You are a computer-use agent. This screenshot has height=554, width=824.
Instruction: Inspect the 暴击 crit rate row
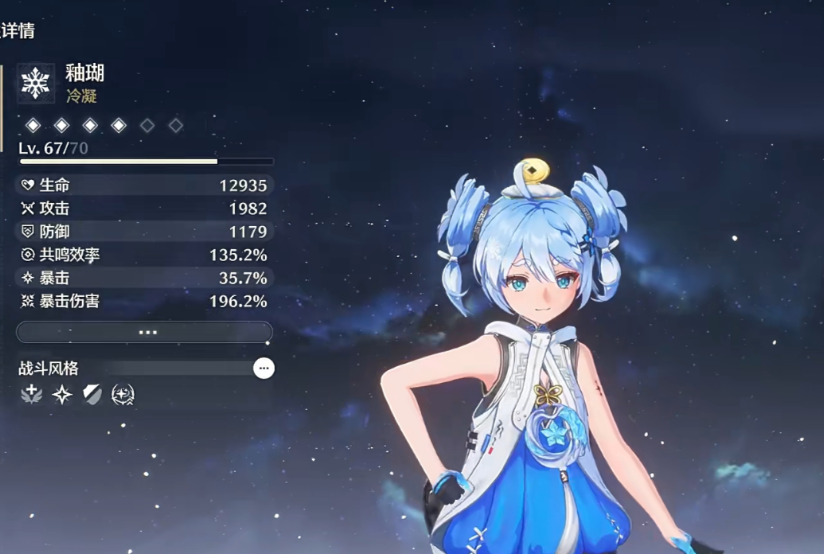145,278
